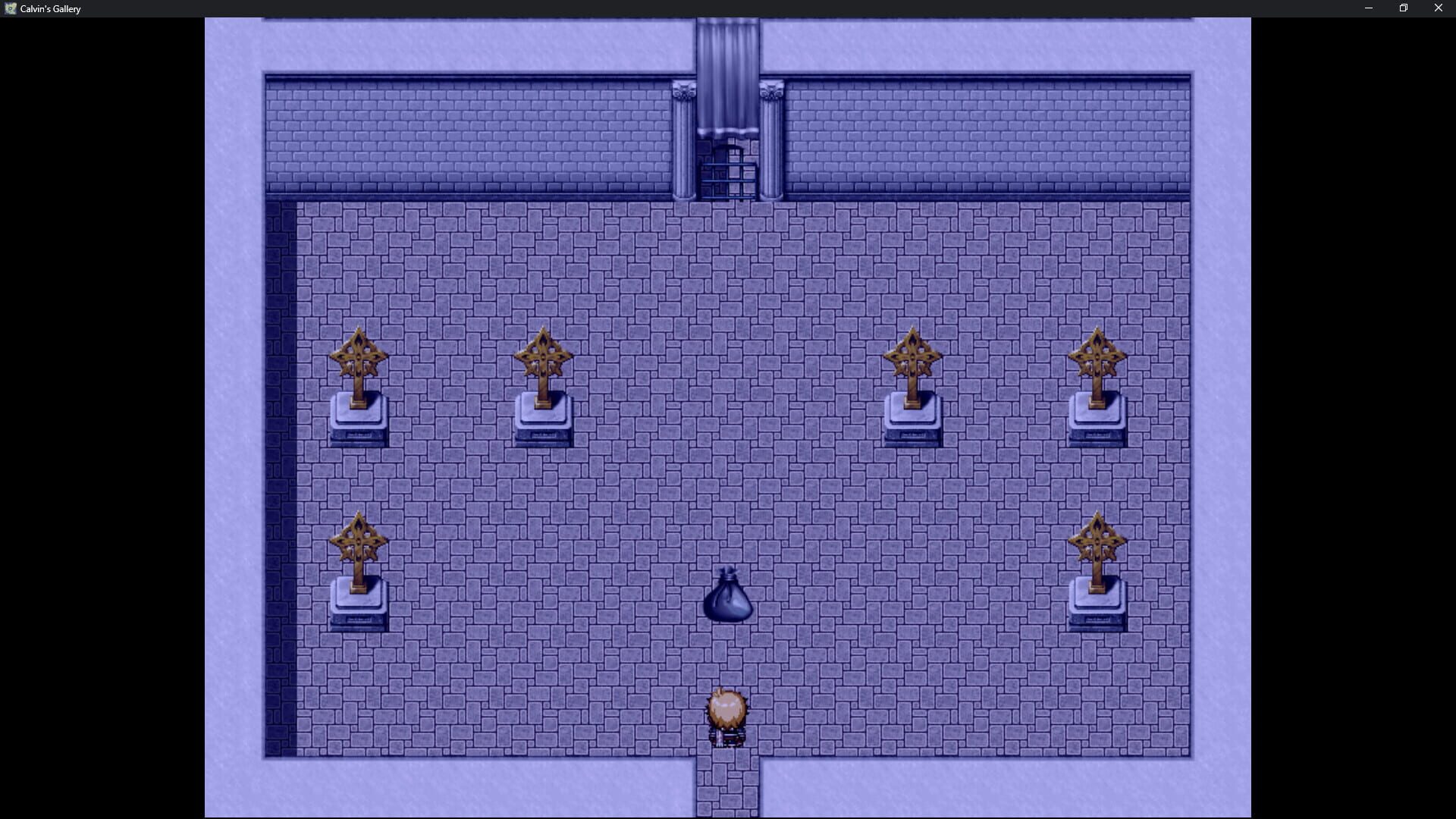
Task: Minimize the Calvin's Gallery window
Action: 1368,8
